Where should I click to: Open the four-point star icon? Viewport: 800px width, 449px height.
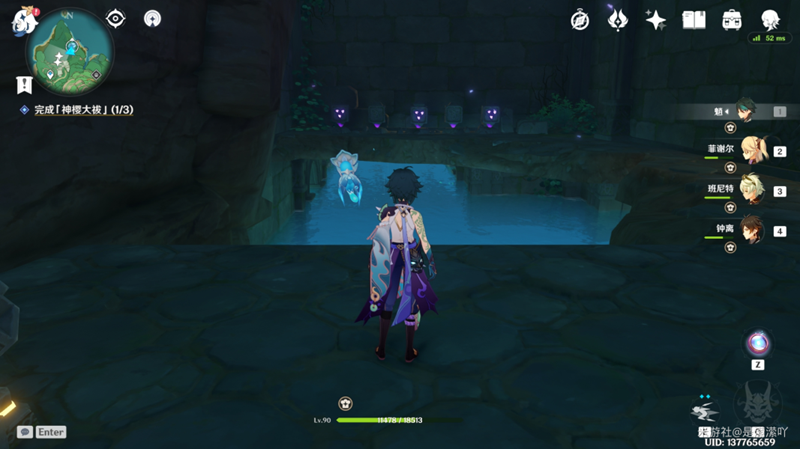pos(656,20)
